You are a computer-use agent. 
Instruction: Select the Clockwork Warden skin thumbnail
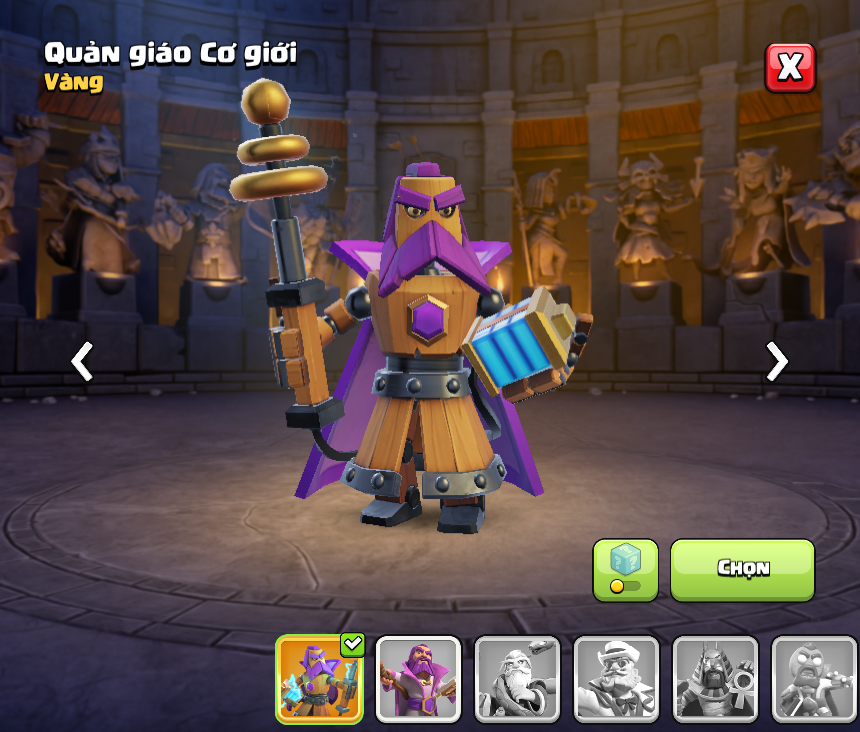pos(320,679)
